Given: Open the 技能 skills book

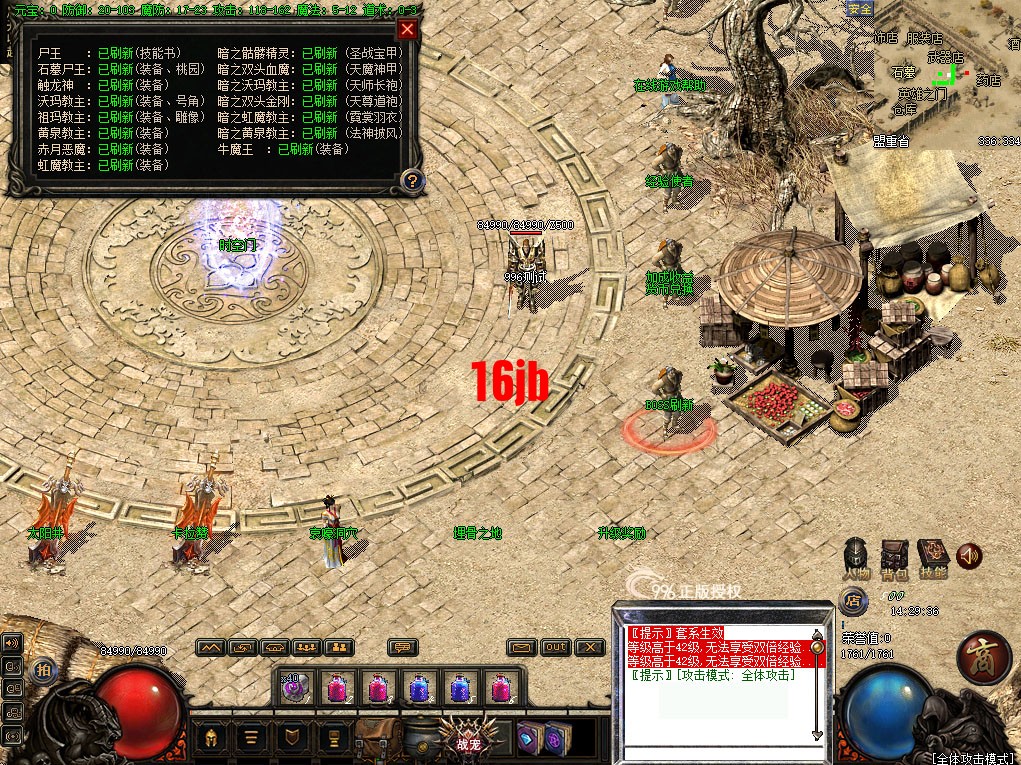Looking at the screenshot, I should tap(932, 556).
